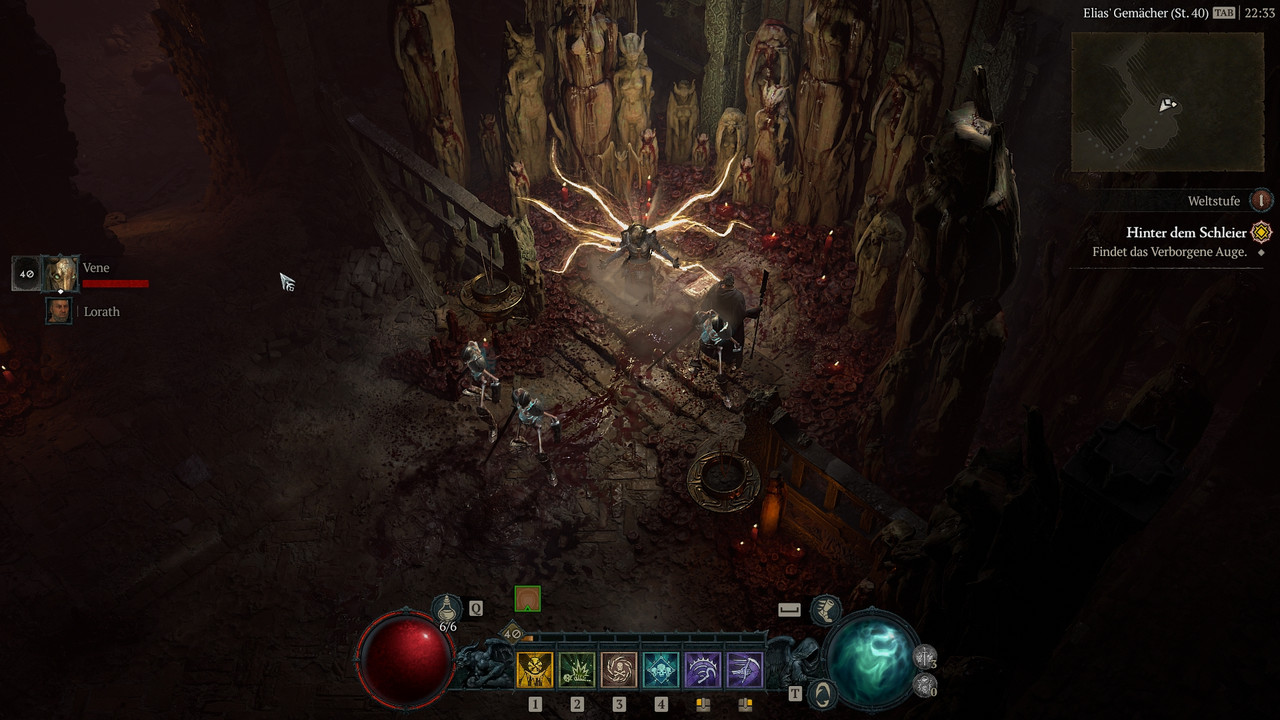Select the green-bordered buff icon above the hotbar
This screenshot has height=720, width=1280.
[x=527, y=599]
